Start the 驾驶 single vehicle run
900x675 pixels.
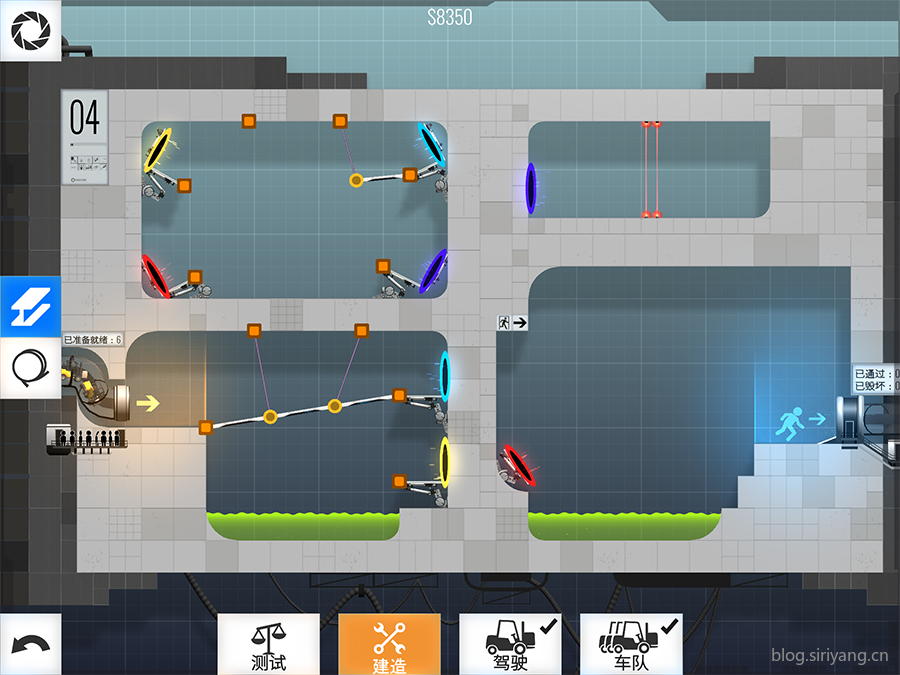point(510,644)
